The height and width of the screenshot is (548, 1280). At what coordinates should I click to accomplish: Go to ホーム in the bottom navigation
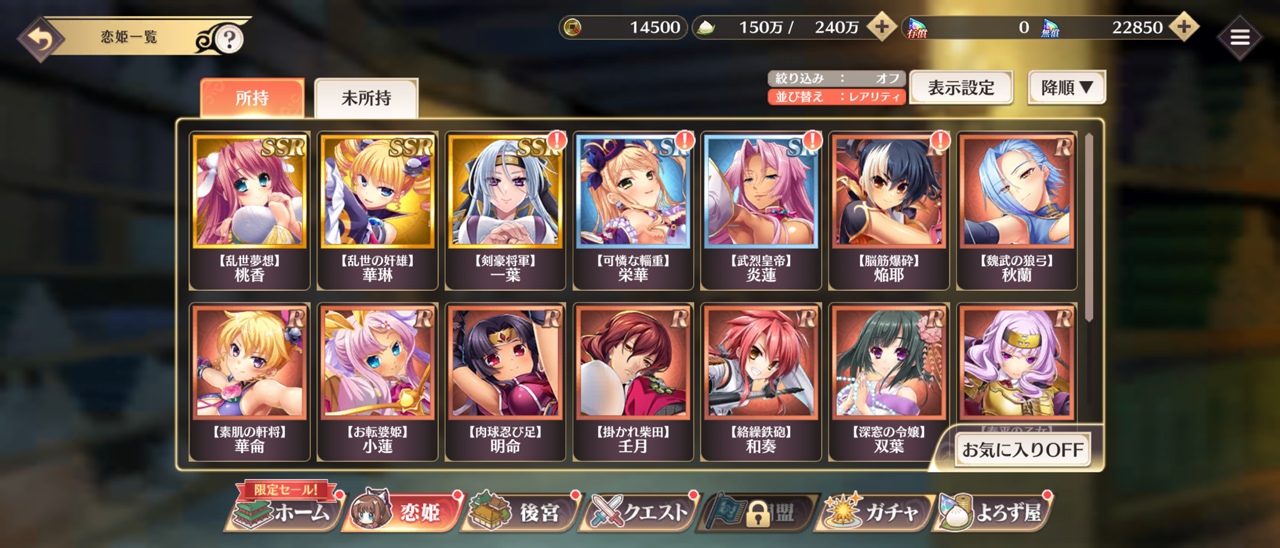pos(283,512)
